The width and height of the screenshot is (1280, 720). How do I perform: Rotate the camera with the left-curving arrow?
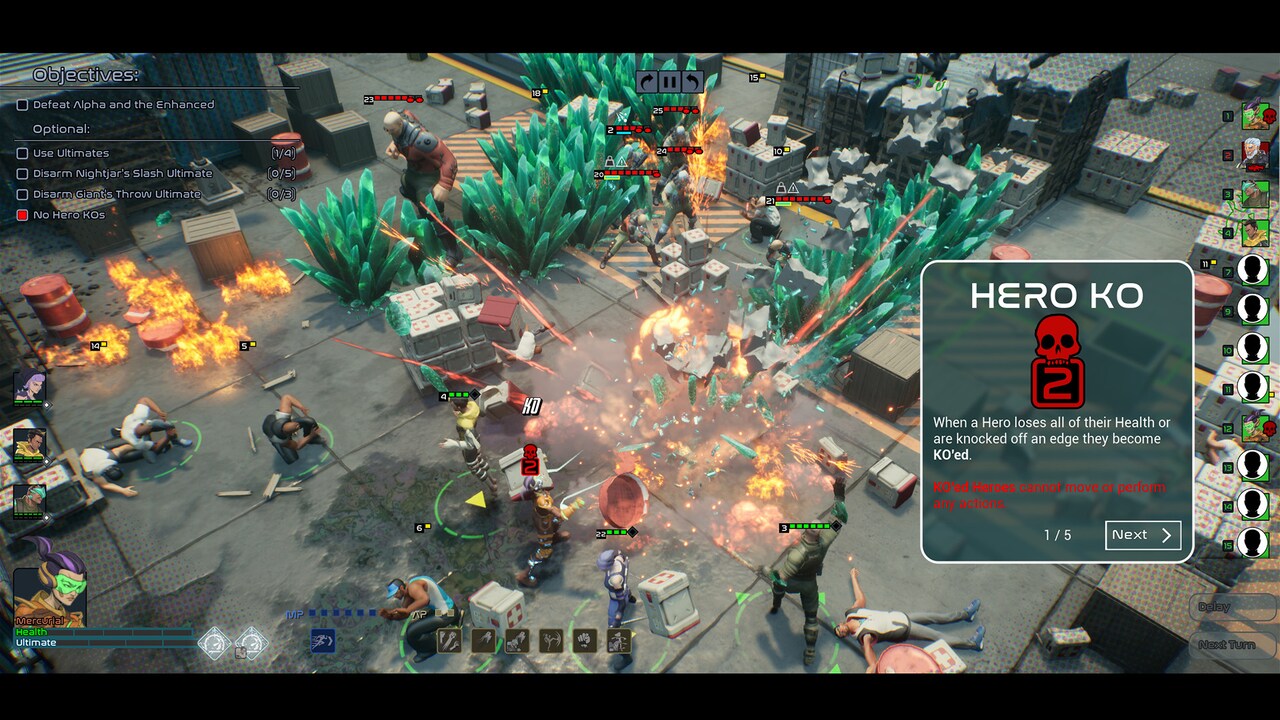click(691, 82)
